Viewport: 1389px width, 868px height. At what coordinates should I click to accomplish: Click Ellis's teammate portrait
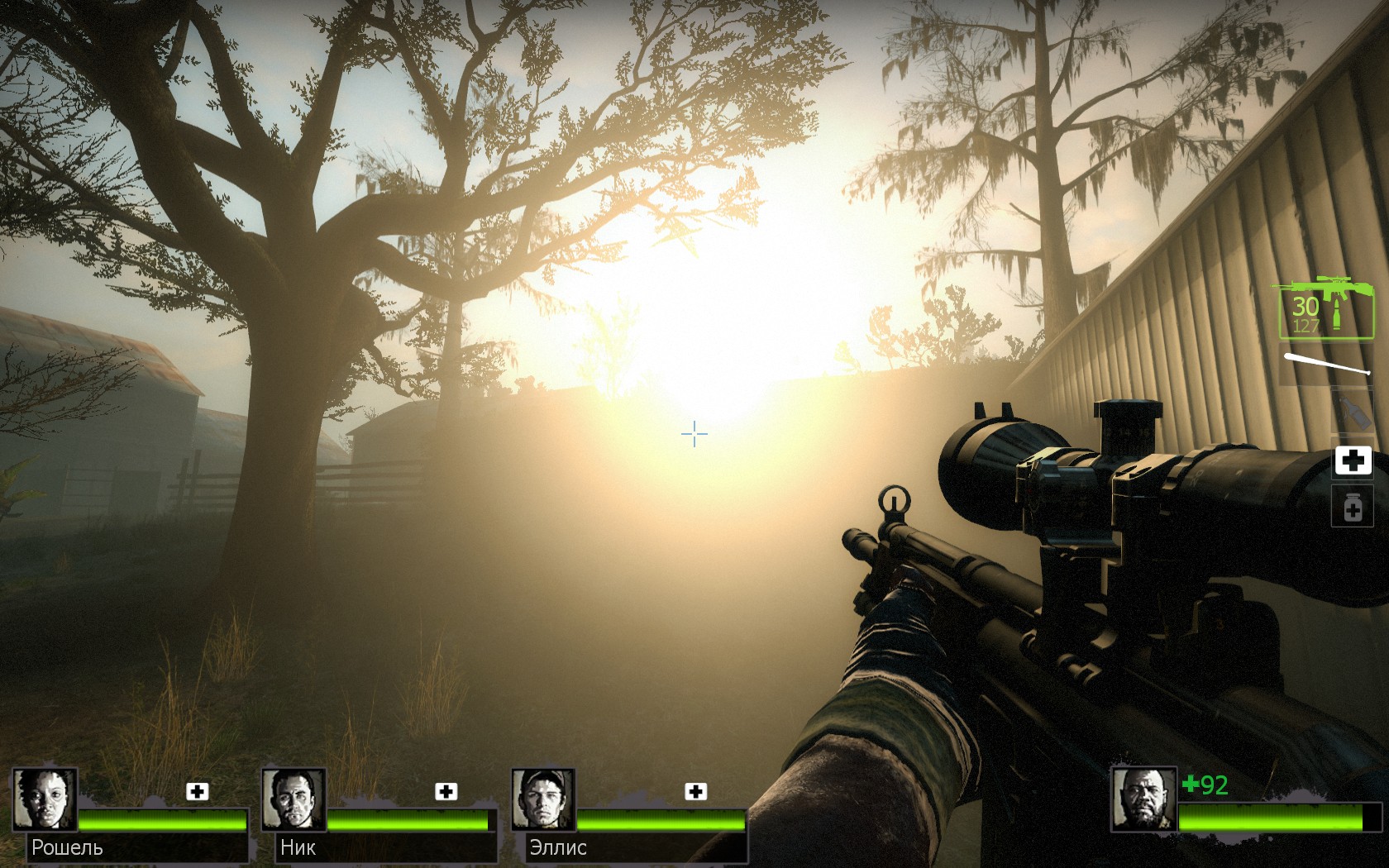tap(543, 799)
